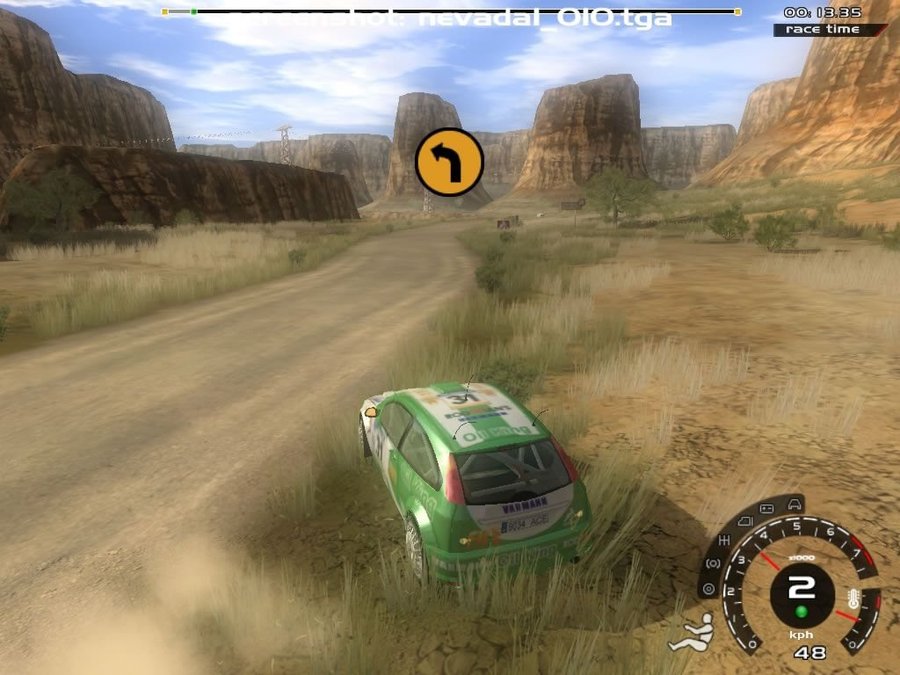
Task: Select the car body damage icon
Action: [x=794, y=505]
